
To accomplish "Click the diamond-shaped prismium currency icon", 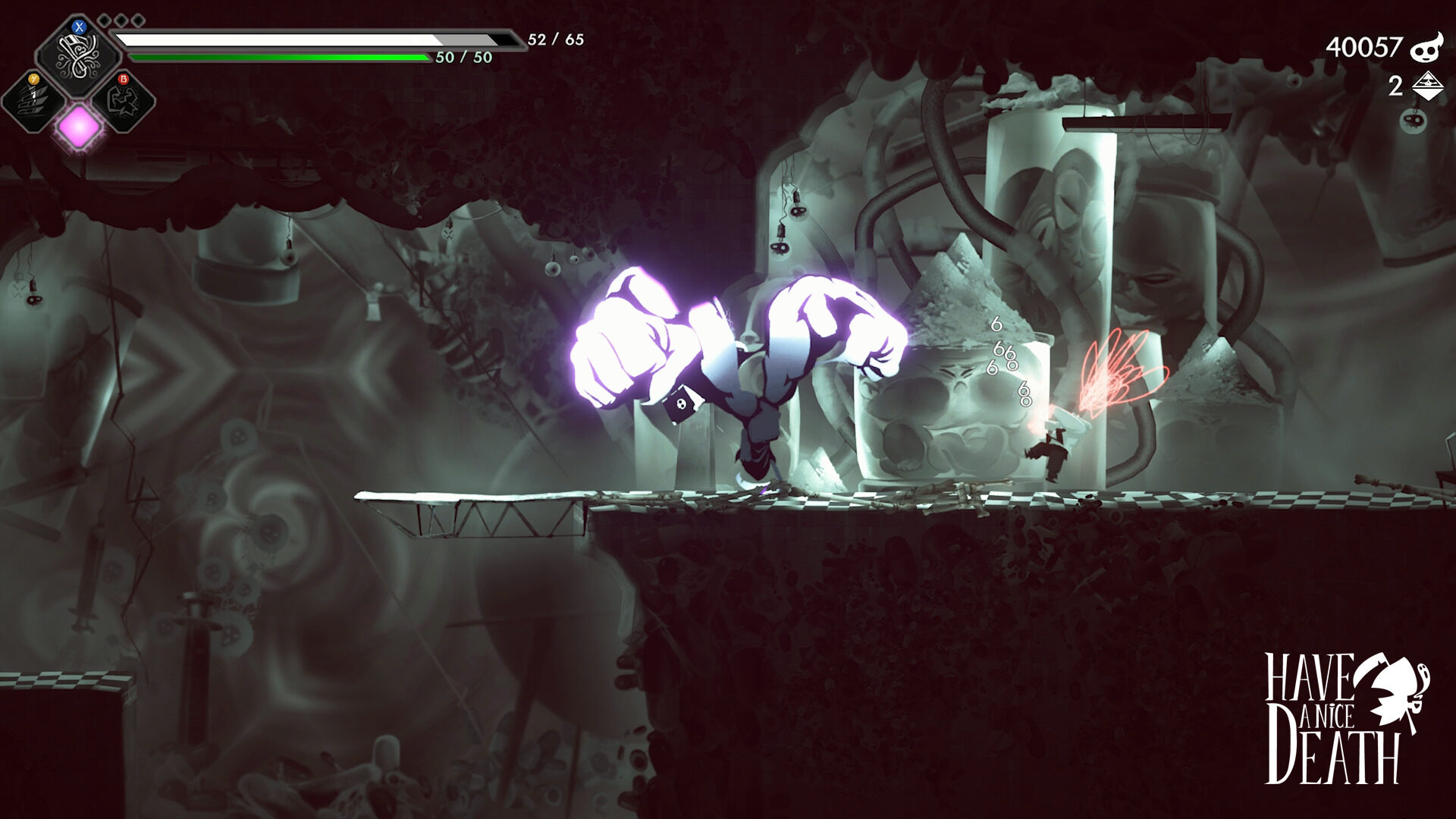I will [x=1427, y=86].
